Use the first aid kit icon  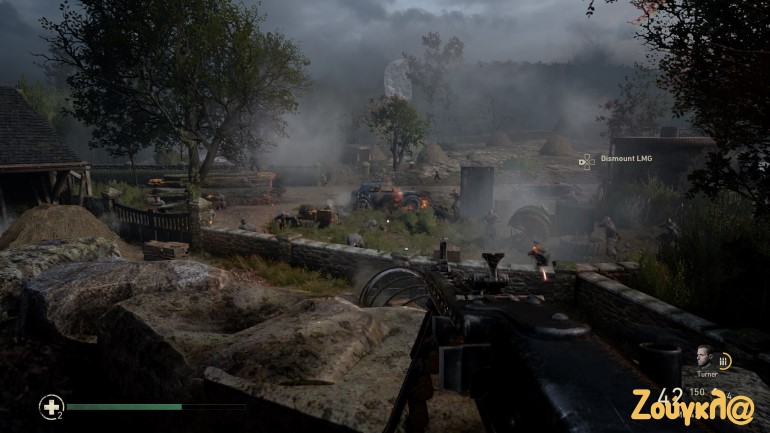[49, 406]
